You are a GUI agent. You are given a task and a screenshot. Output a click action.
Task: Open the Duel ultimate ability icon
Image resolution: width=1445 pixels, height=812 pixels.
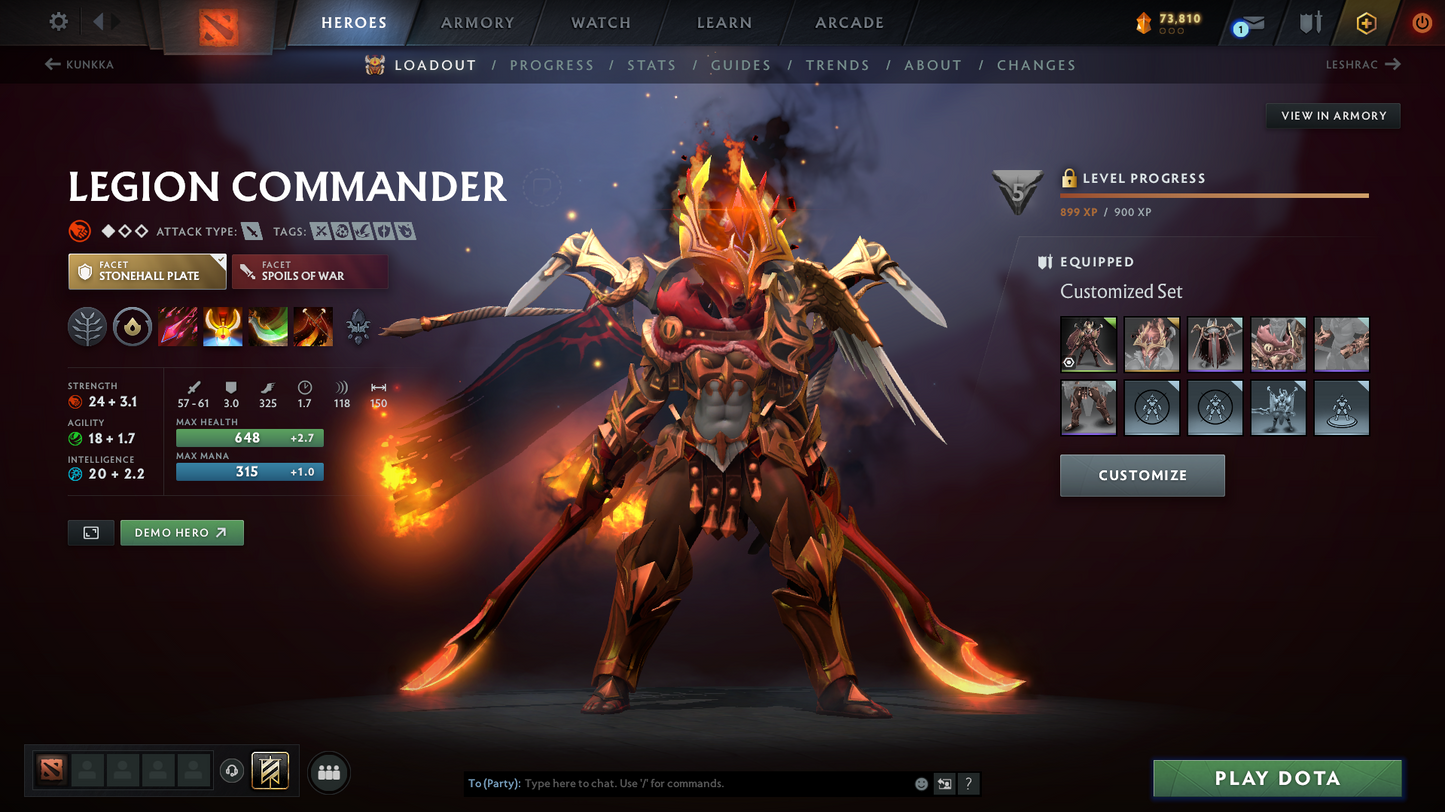[312, 327]
